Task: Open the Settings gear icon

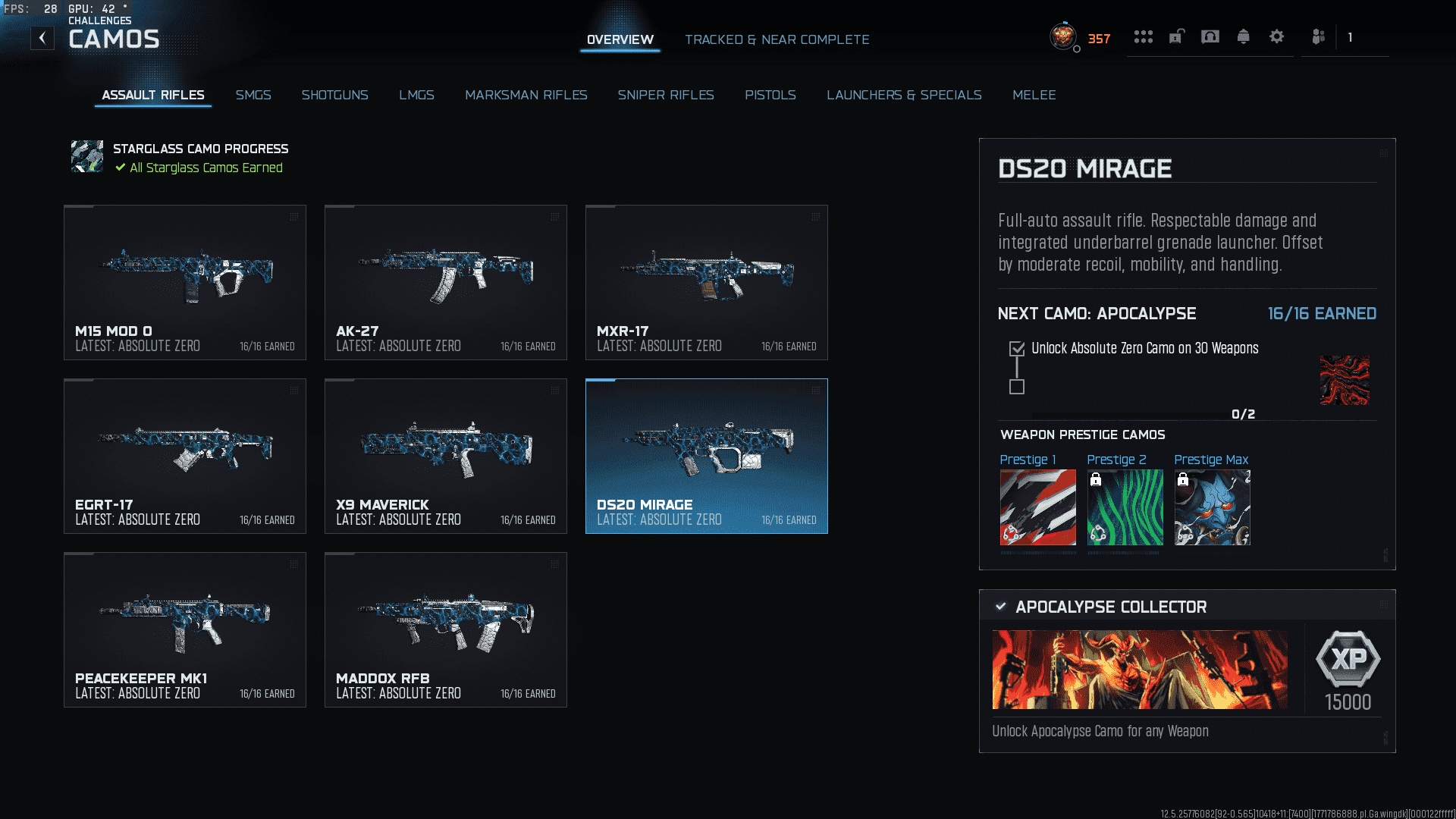Action: [x=1276, y=36]
